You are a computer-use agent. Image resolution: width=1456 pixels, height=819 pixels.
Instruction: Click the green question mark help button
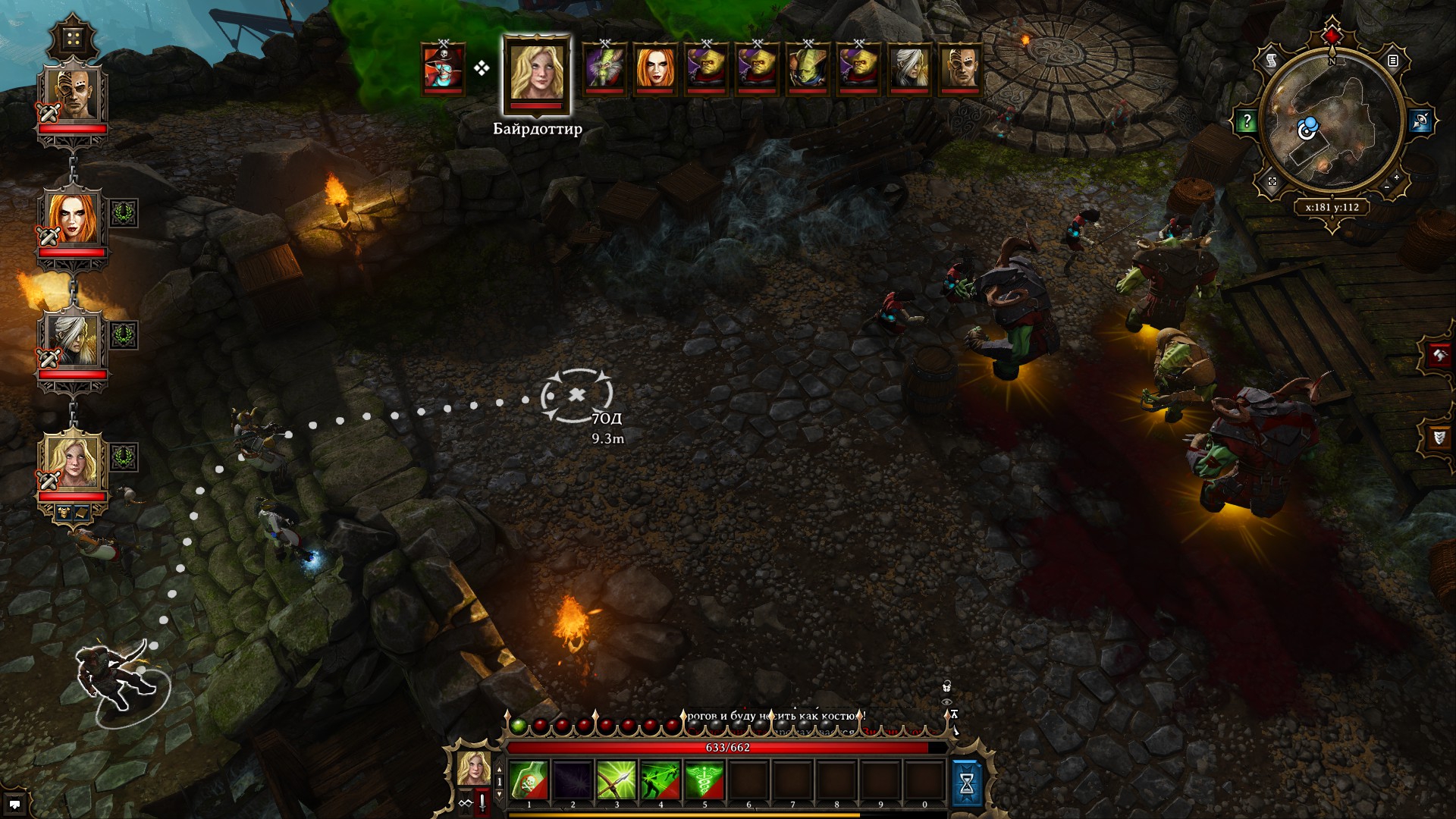pyautogui.click(x=1246, y=121)
